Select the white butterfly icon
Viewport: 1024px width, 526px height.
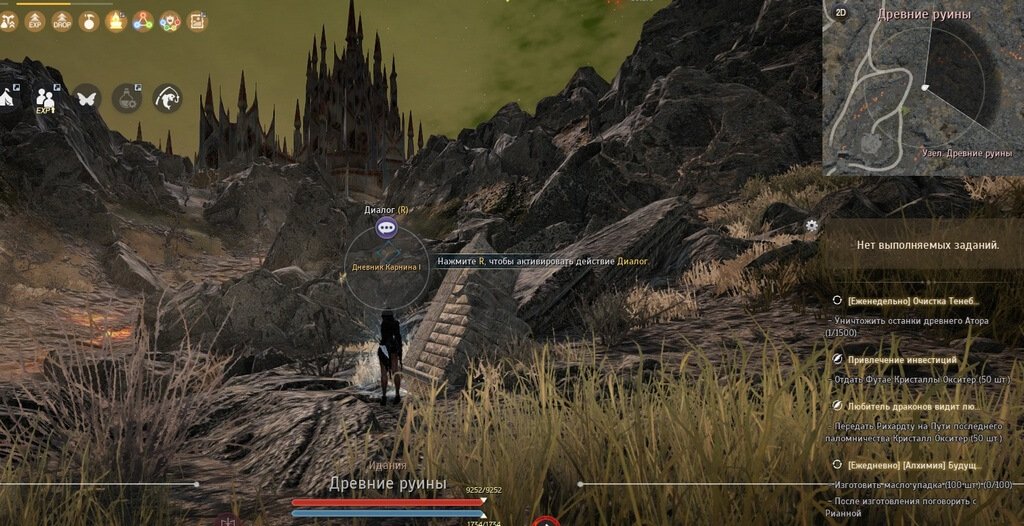87,97
